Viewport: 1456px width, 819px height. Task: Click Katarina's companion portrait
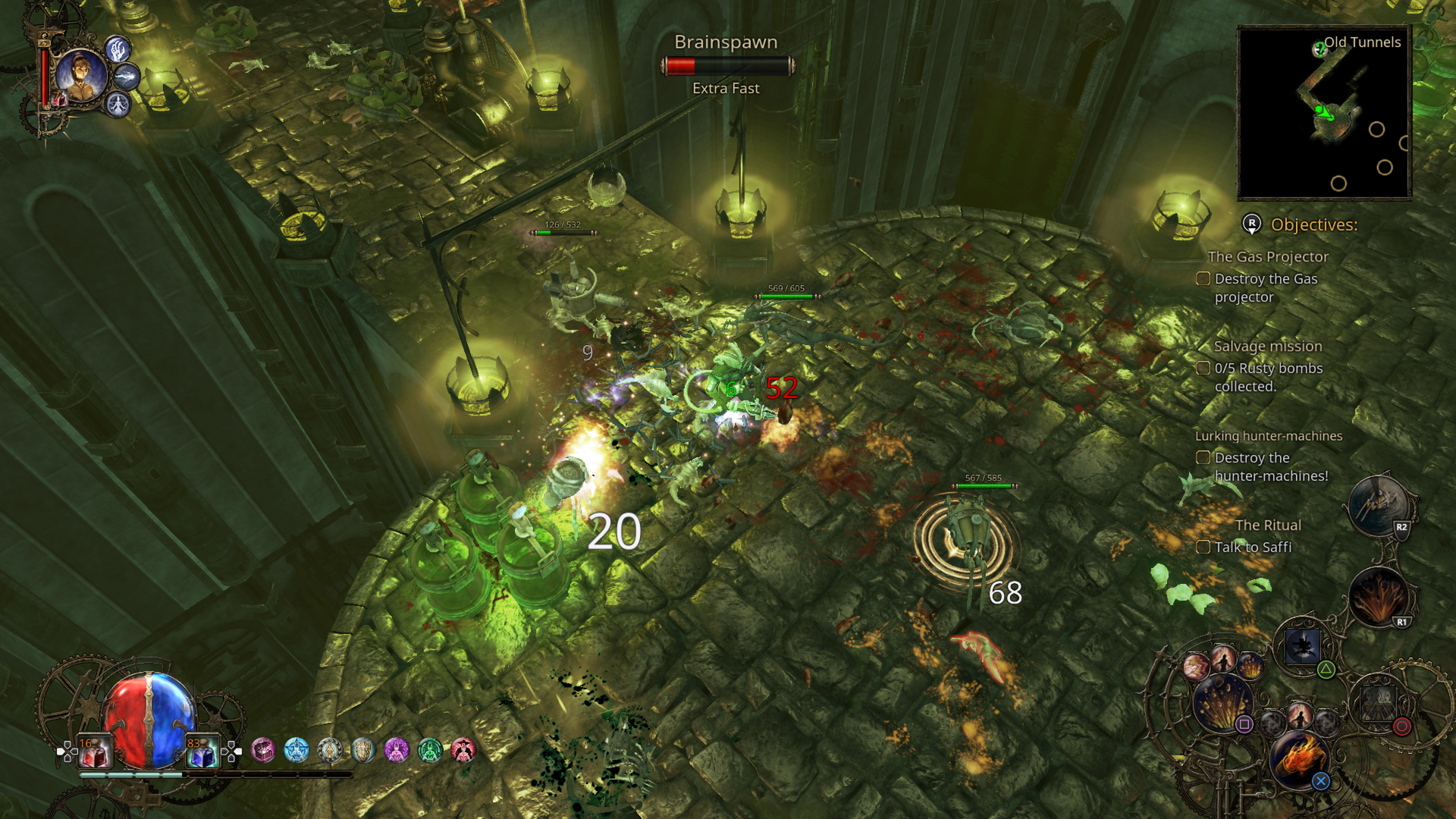point(82,76)
